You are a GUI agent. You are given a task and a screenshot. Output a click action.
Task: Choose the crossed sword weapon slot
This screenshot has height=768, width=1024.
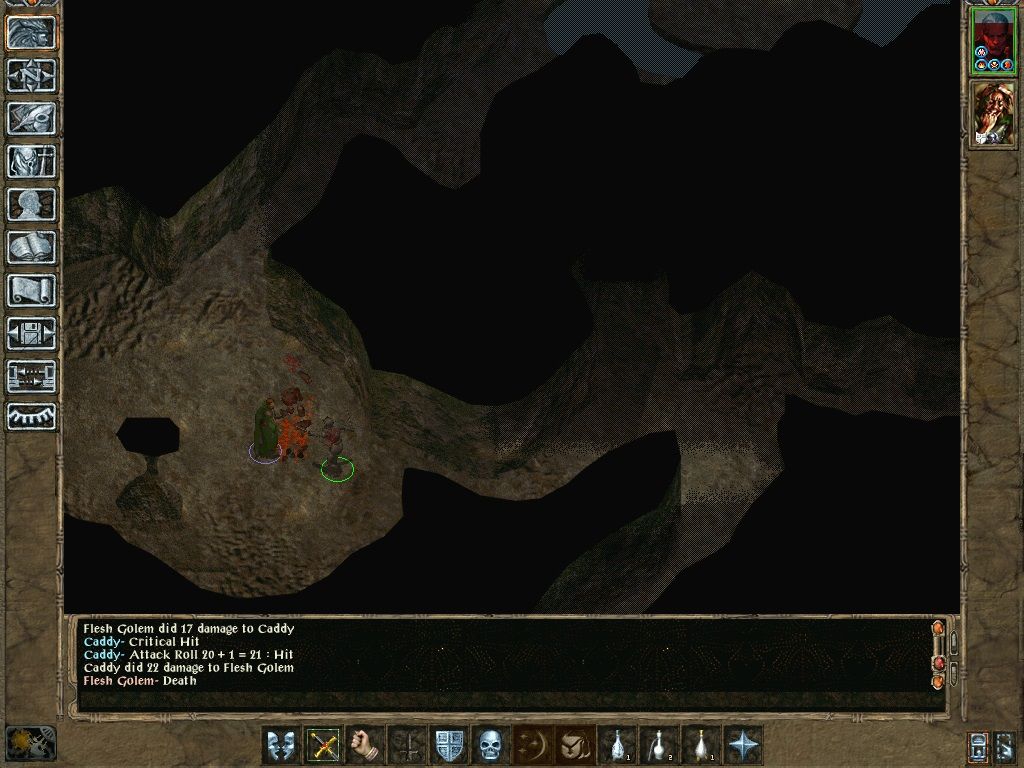[x=323, y=745]
